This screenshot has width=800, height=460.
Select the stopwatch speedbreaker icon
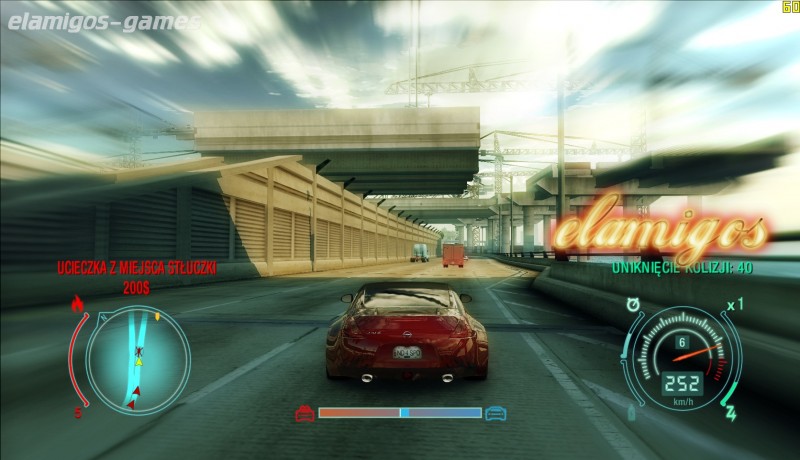coord(633,302)
